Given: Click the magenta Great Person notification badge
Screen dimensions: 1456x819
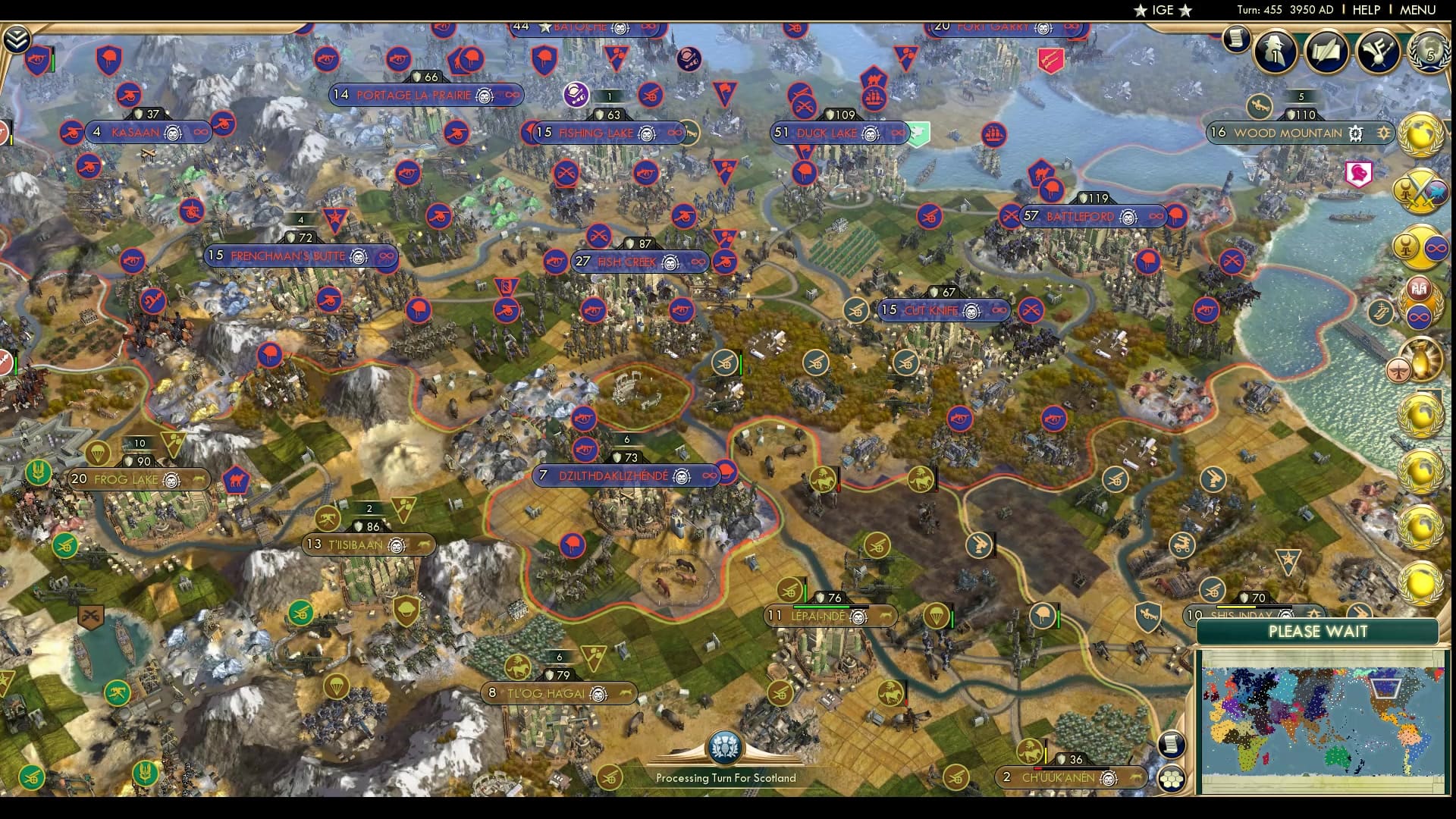Looking at the screenshot, I should [x=1357, y=174].
